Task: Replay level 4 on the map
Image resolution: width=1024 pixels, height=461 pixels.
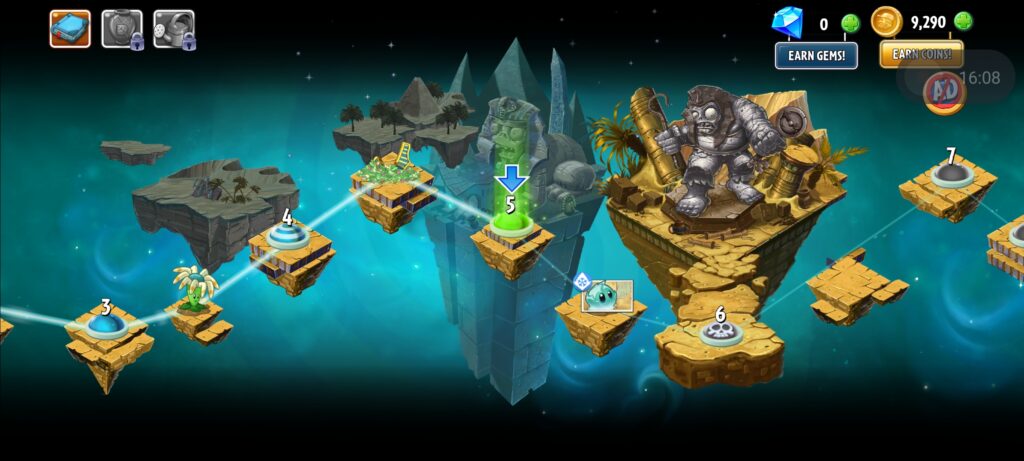Action: point(287,236)
